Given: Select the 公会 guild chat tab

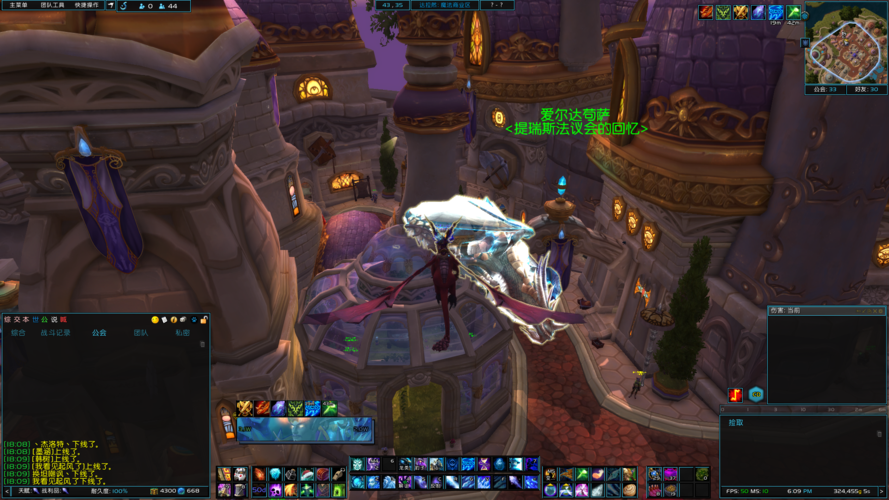Looking at the screenshot, I should click(99, 332).
